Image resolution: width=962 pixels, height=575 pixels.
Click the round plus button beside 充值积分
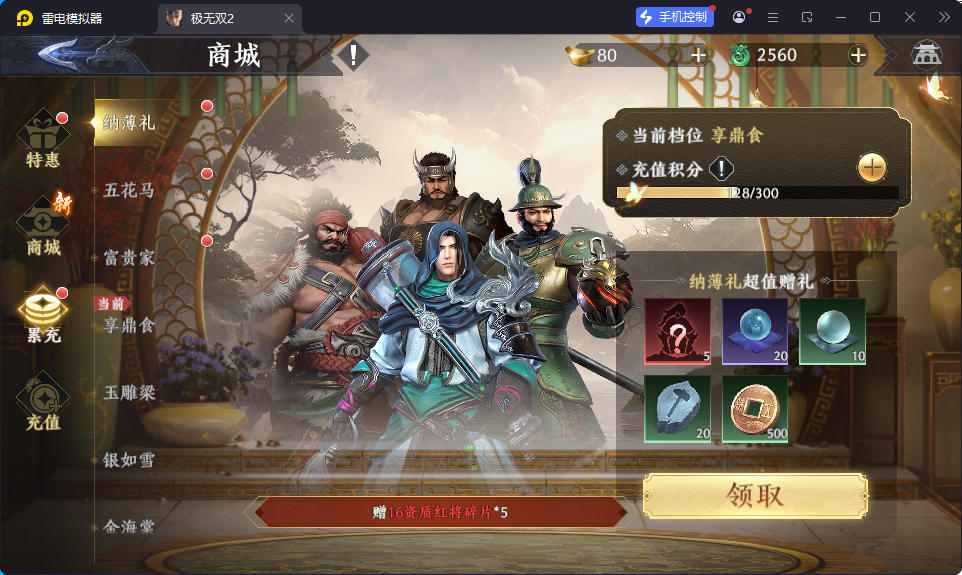click(871, 168)
